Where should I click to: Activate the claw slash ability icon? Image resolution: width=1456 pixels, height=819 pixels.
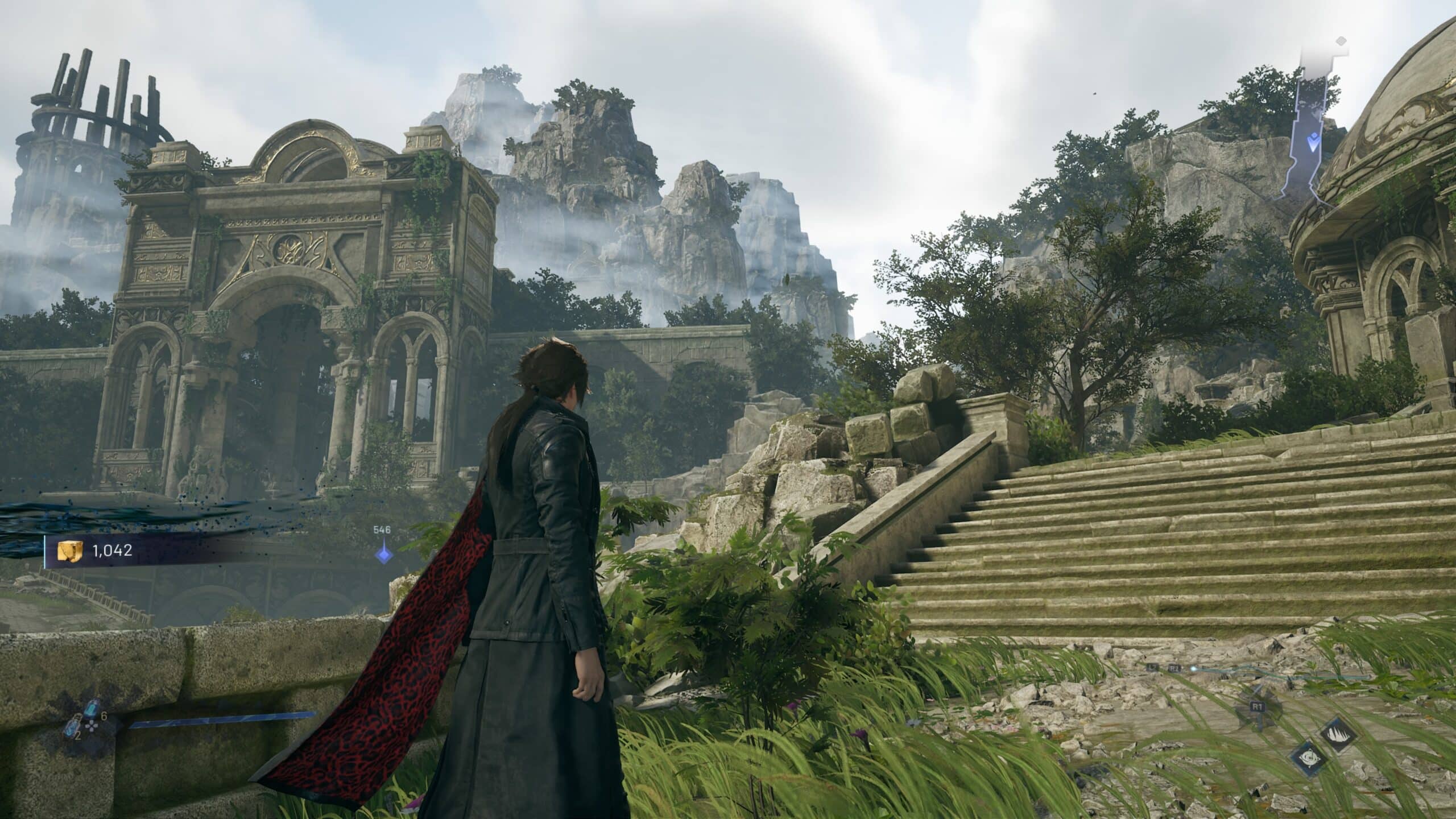pyautogui.click(x=1338, y=734)
